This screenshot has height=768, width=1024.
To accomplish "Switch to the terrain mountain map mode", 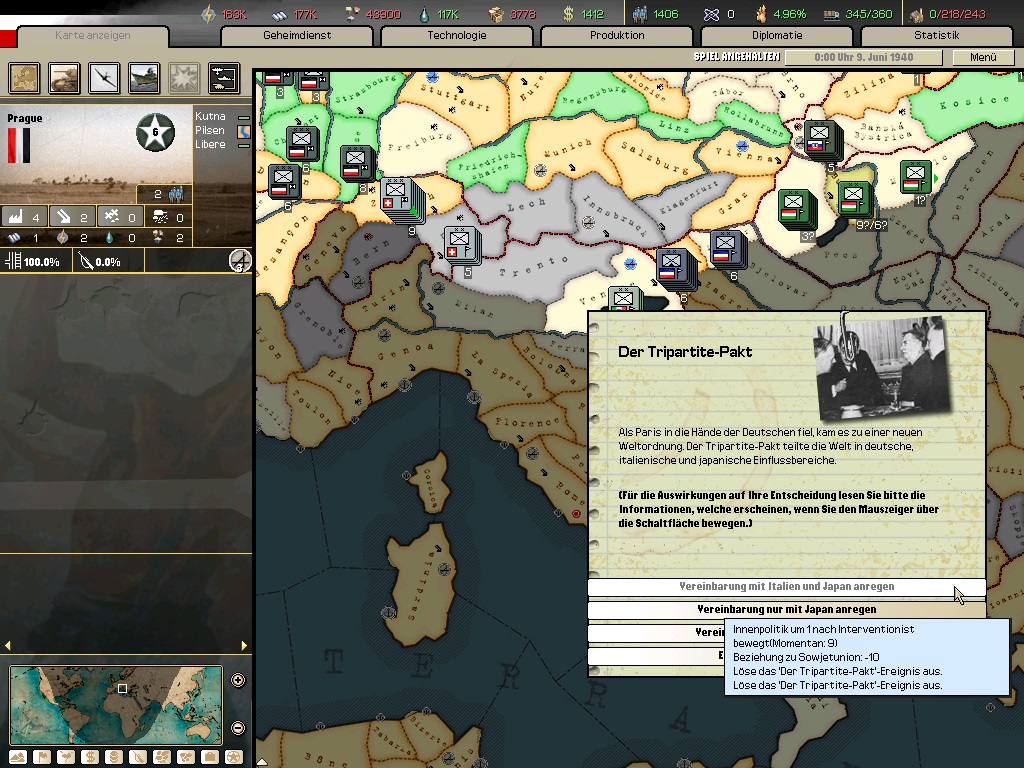I will pos(17,757).
